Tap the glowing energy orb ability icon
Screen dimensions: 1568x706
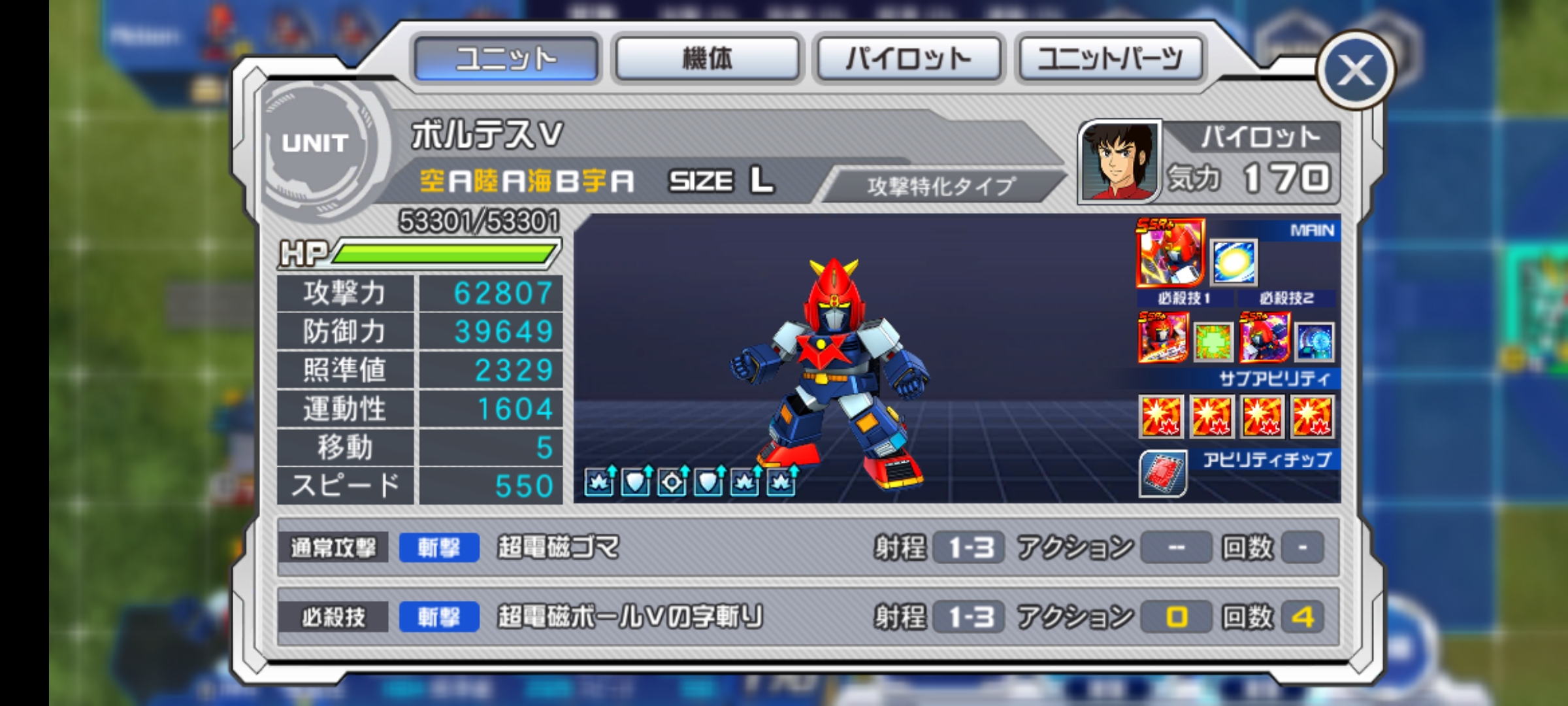1233,262
